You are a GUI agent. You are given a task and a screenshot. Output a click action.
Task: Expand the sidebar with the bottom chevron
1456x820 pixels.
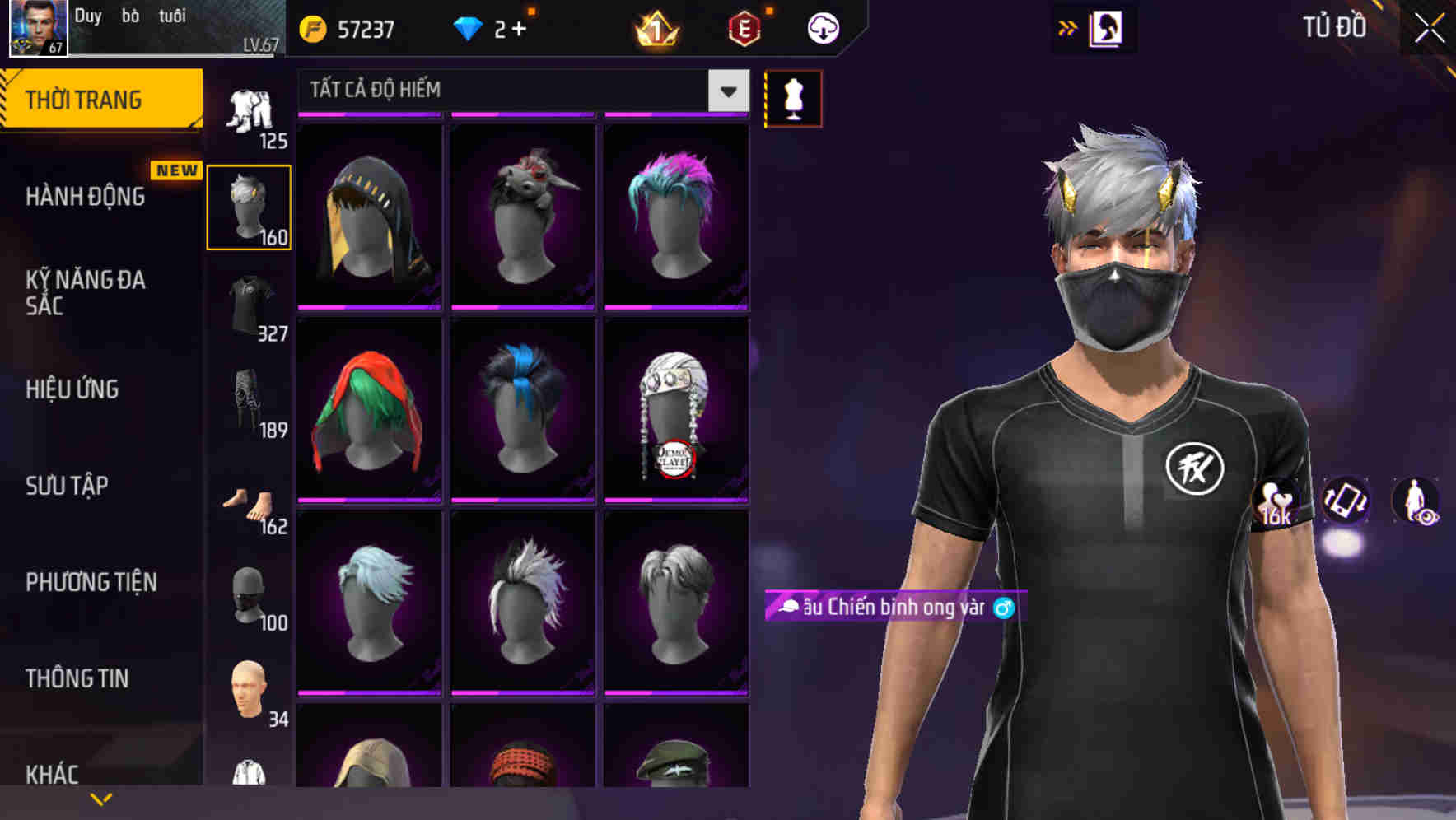[x=100, y=799]
